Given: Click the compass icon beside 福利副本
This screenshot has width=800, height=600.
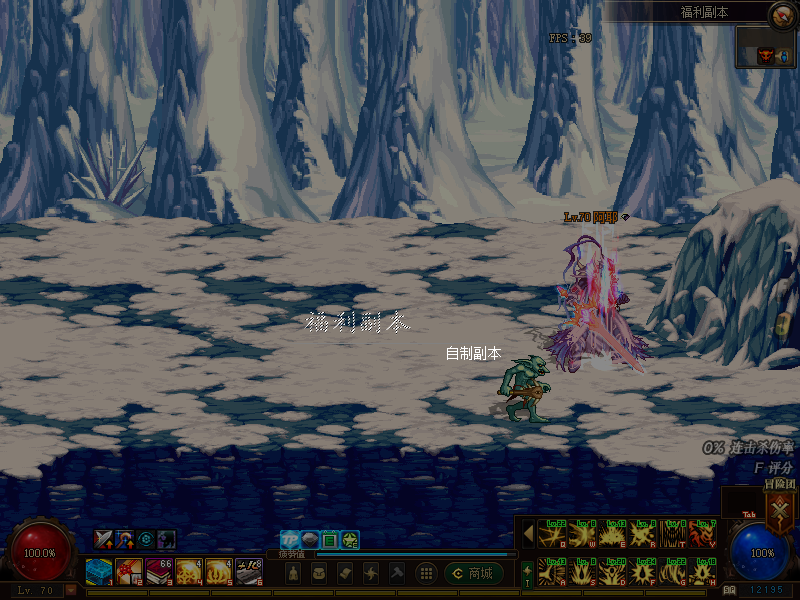Looking at the screenshot, I should point(782,14).
